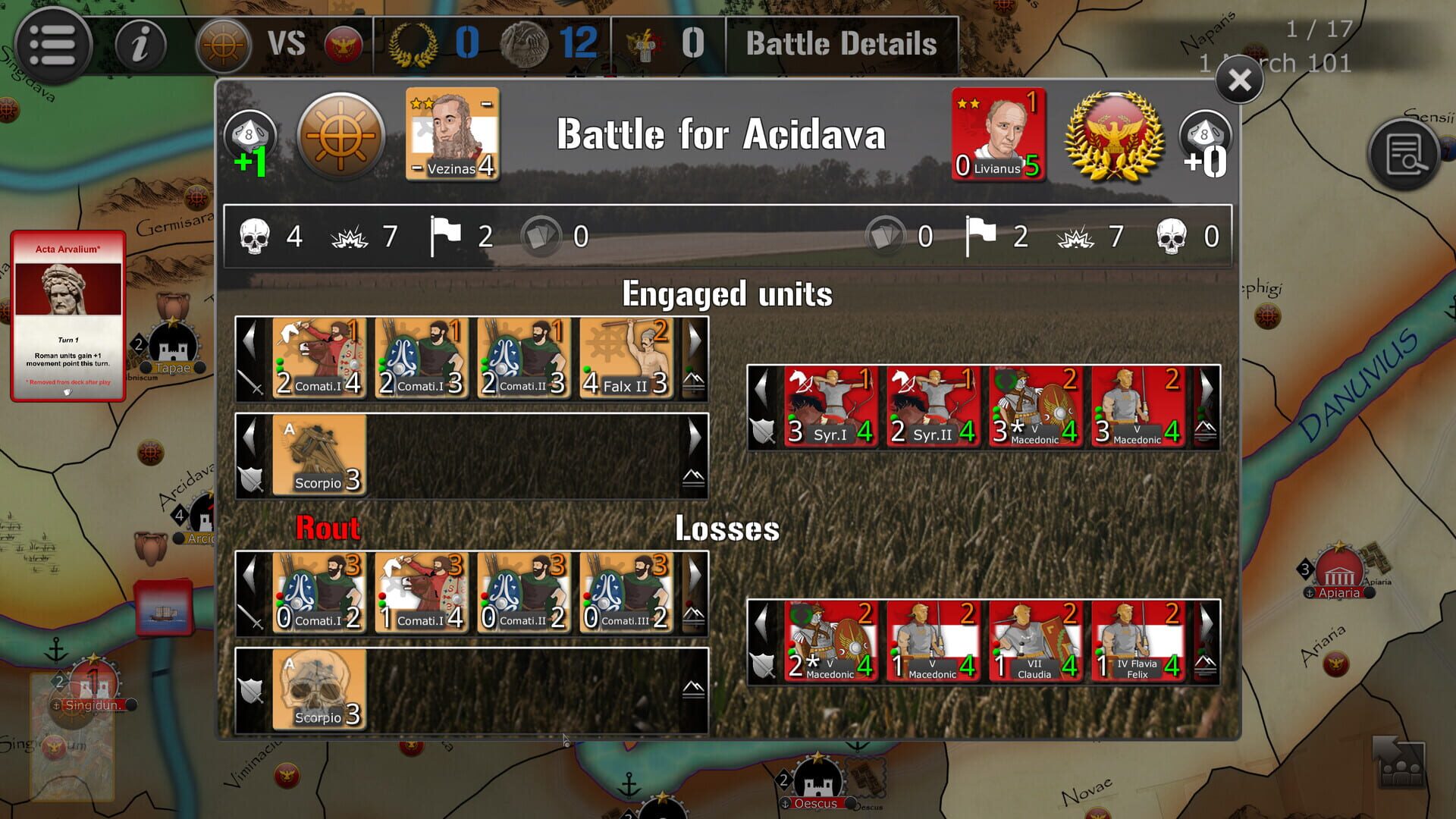Click the Dacian wheel faction emblem
This screenshot has width=1456, height=819.
pos(340,137)
